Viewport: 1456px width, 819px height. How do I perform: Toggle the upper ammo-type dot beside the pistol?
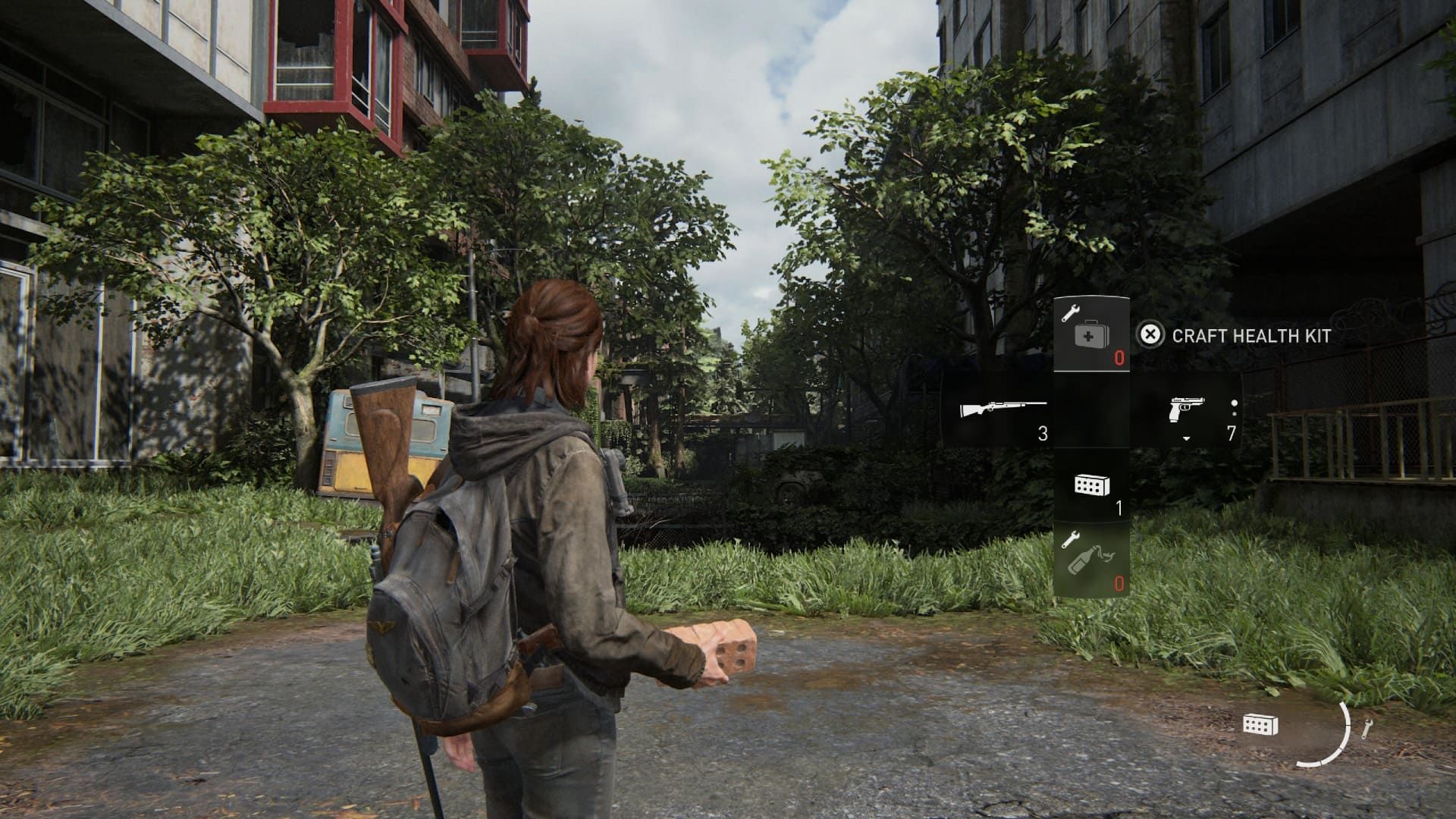pos(1235,402)
